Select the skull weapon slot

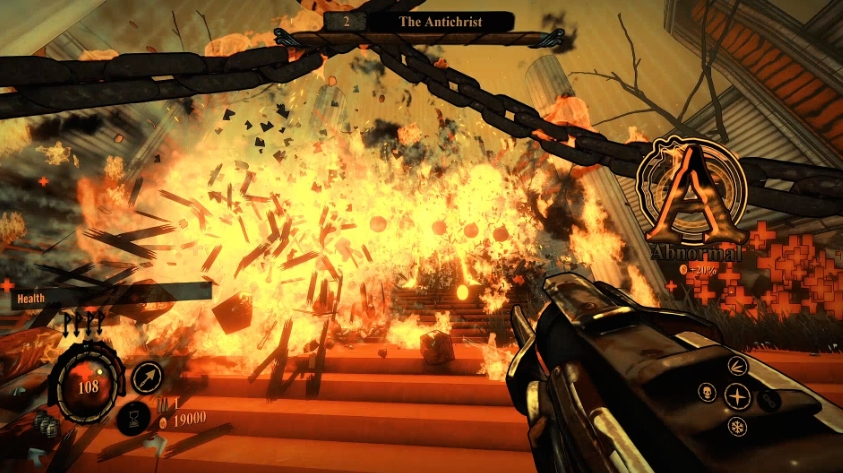tap(708, 392)
